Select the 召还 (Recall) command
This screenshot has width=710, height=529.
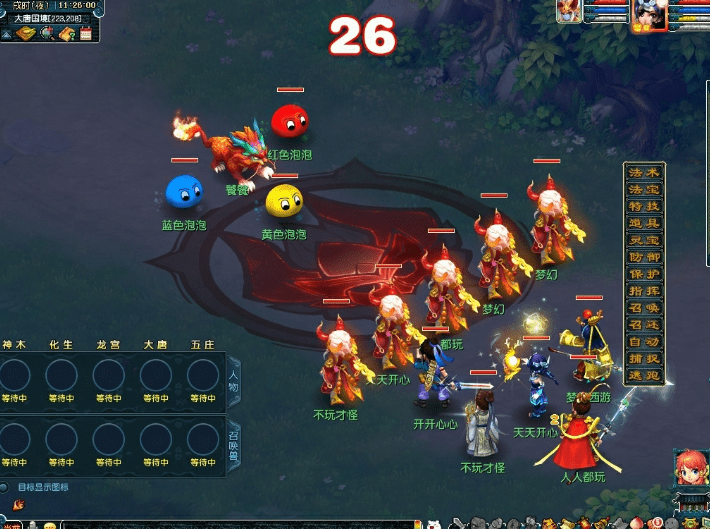pyautogui.click(x=644, y=325)
